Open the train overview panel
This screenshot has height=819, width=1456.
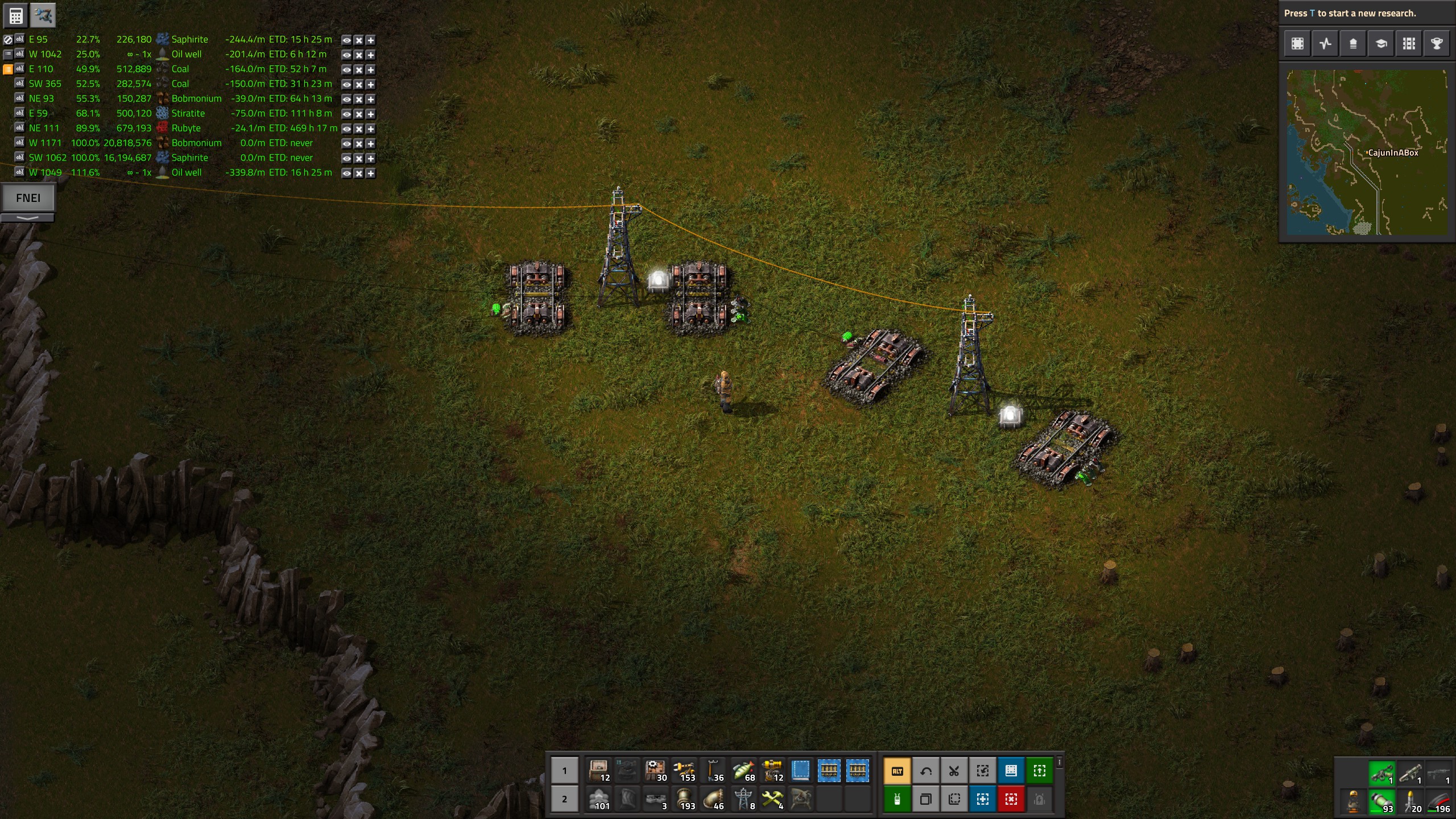(x=1409, y=44)
